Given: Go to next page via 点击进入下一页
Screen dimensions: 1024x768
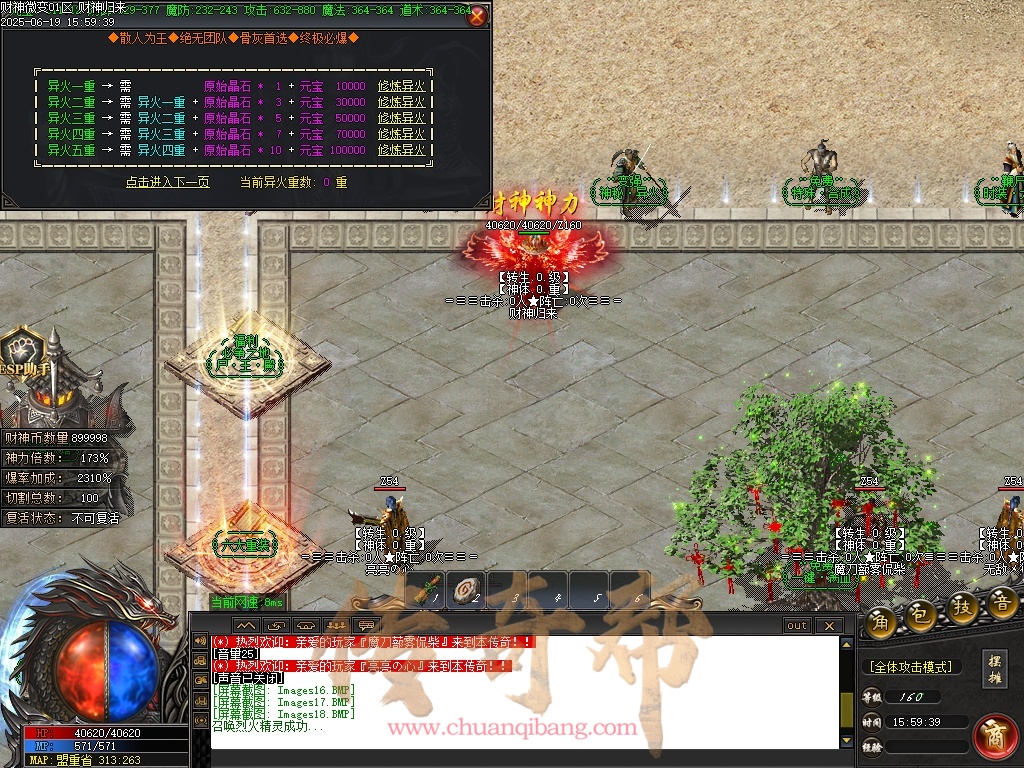Looking at the screenshot, I should [167, 182].
